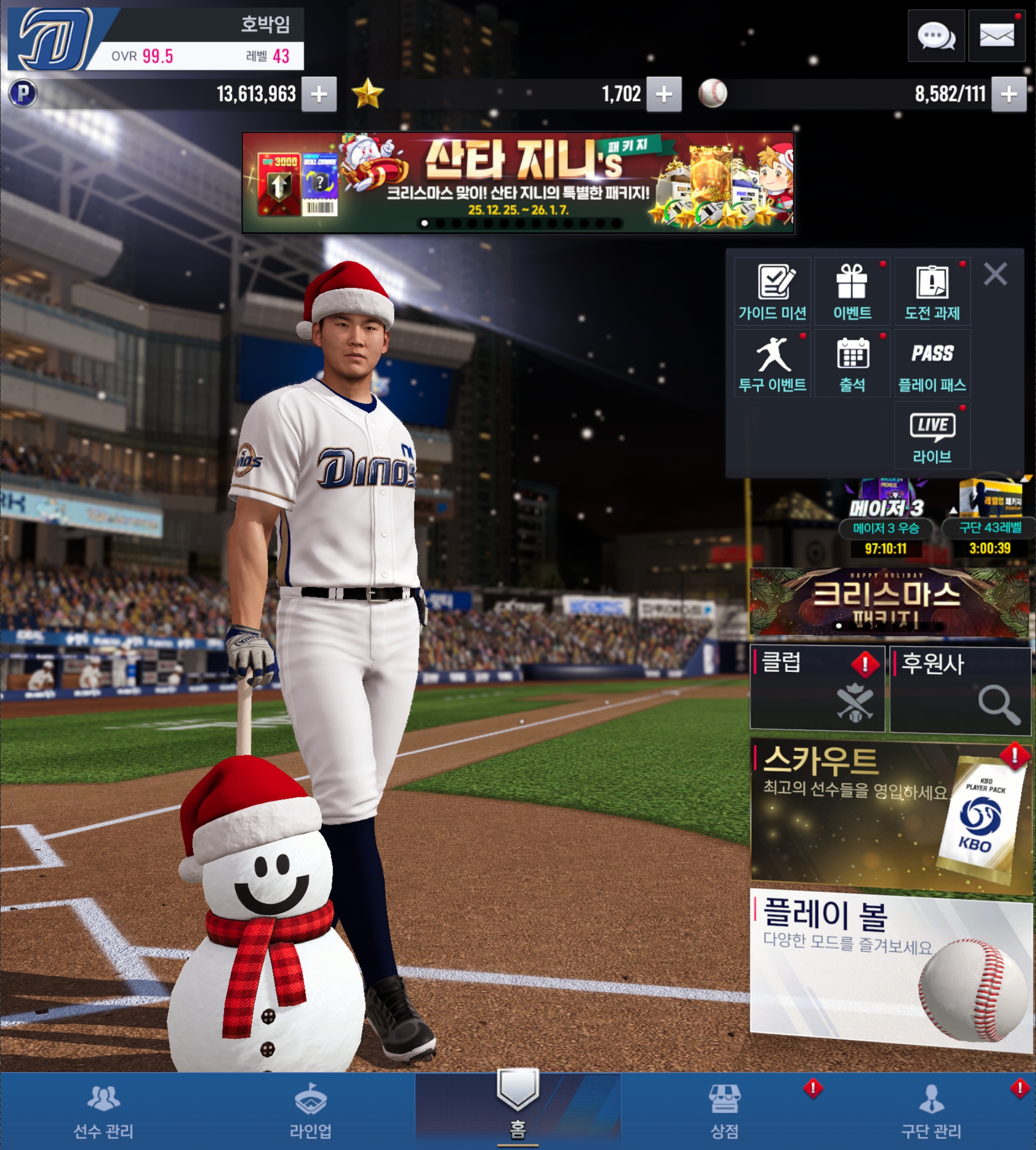This screenshot has width=1036, height=1150.
Task: Add more P points currency
Action: tap(319, 94)
